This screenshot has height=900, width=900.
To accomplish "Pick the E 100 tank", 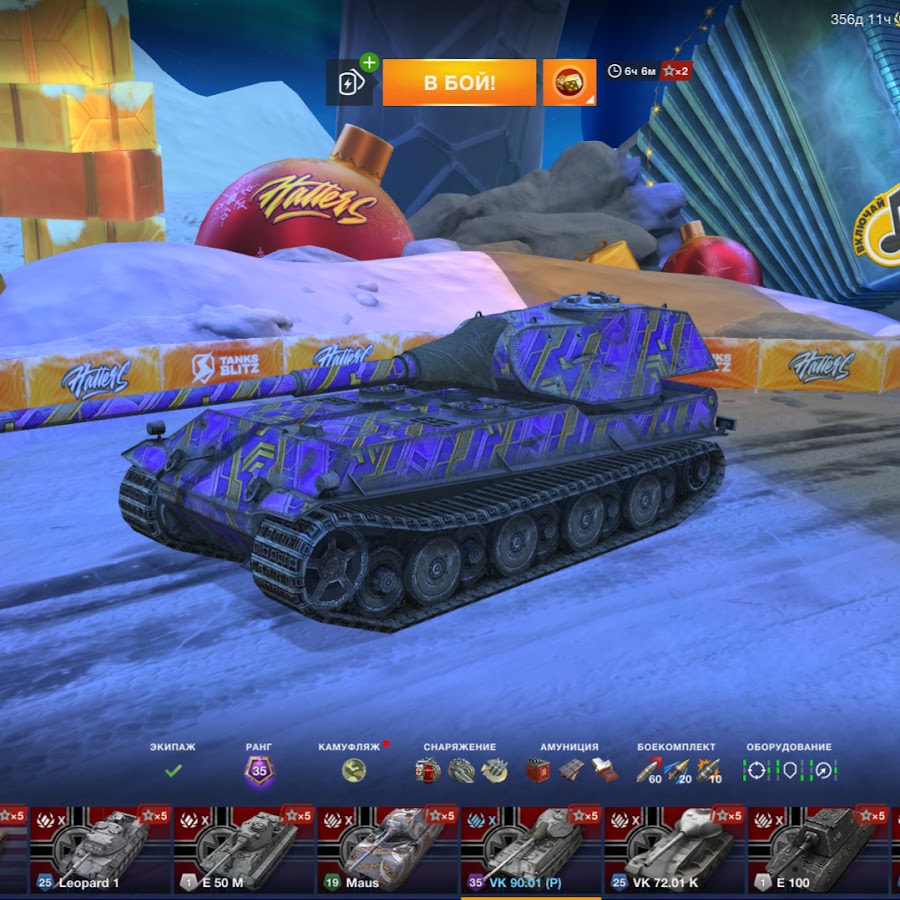I will tap(819, 850).
